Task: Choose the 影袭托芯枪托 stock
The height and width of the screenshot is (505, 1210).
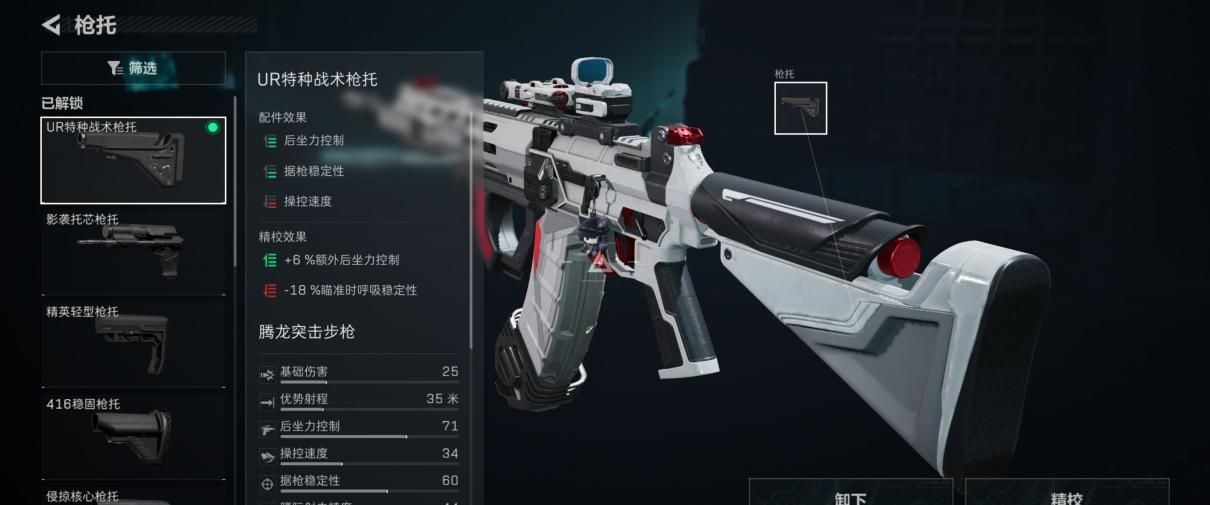Action: pyautogui.click(x=133, y=250)
